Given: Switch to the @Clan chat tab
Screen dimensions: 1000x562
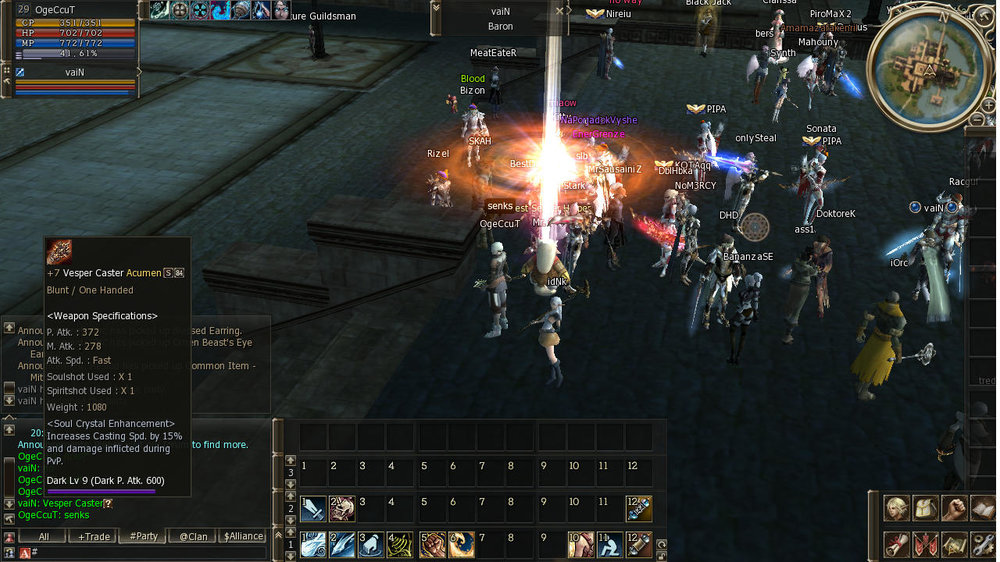Looking at the screenshot, I should (194, 537).
